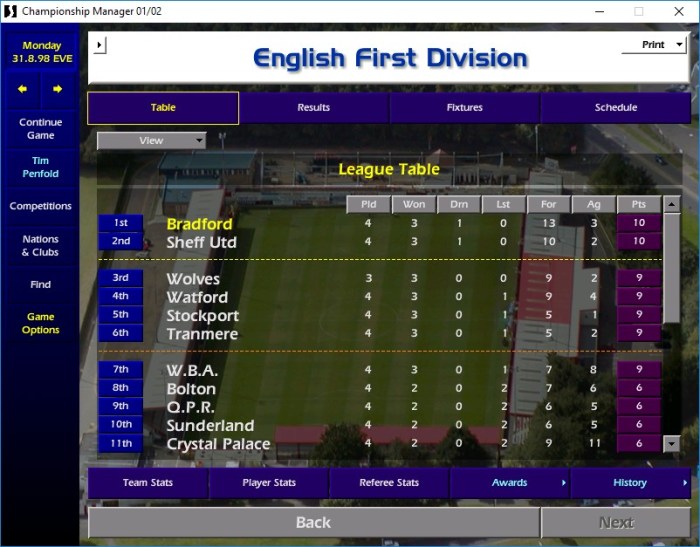The image size is (700, 547).
Task: Open the Fixtures tab
Action: pyautogui.click(x=464, y=108)
